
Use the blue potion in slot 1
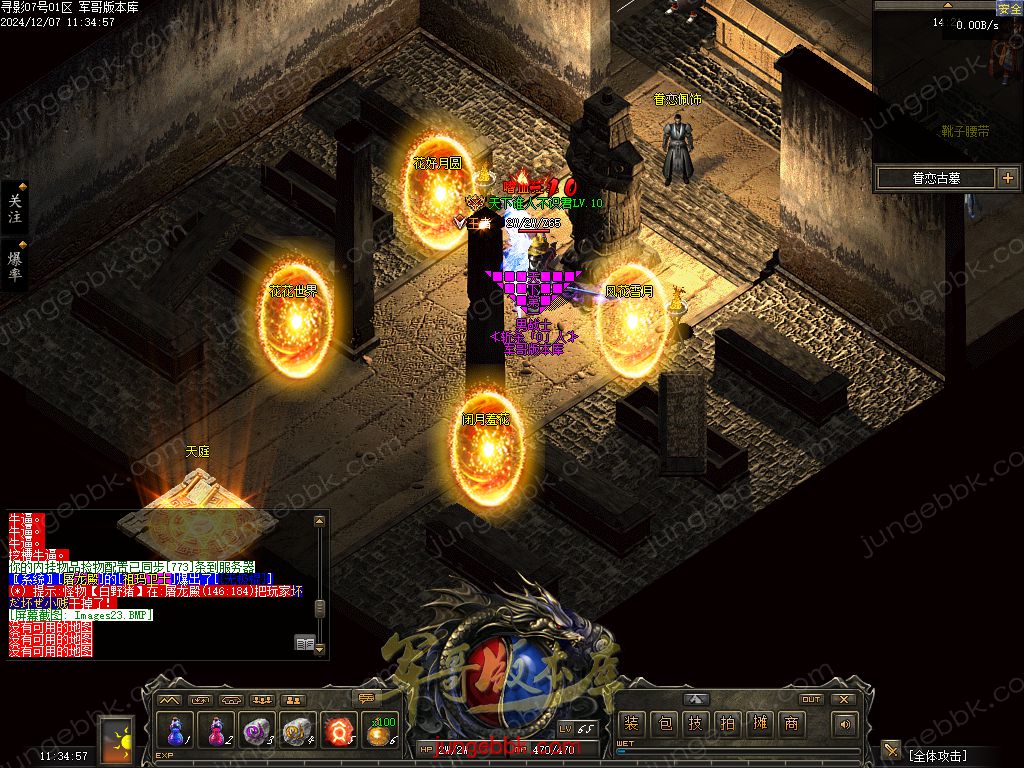[x=174, y=731]
